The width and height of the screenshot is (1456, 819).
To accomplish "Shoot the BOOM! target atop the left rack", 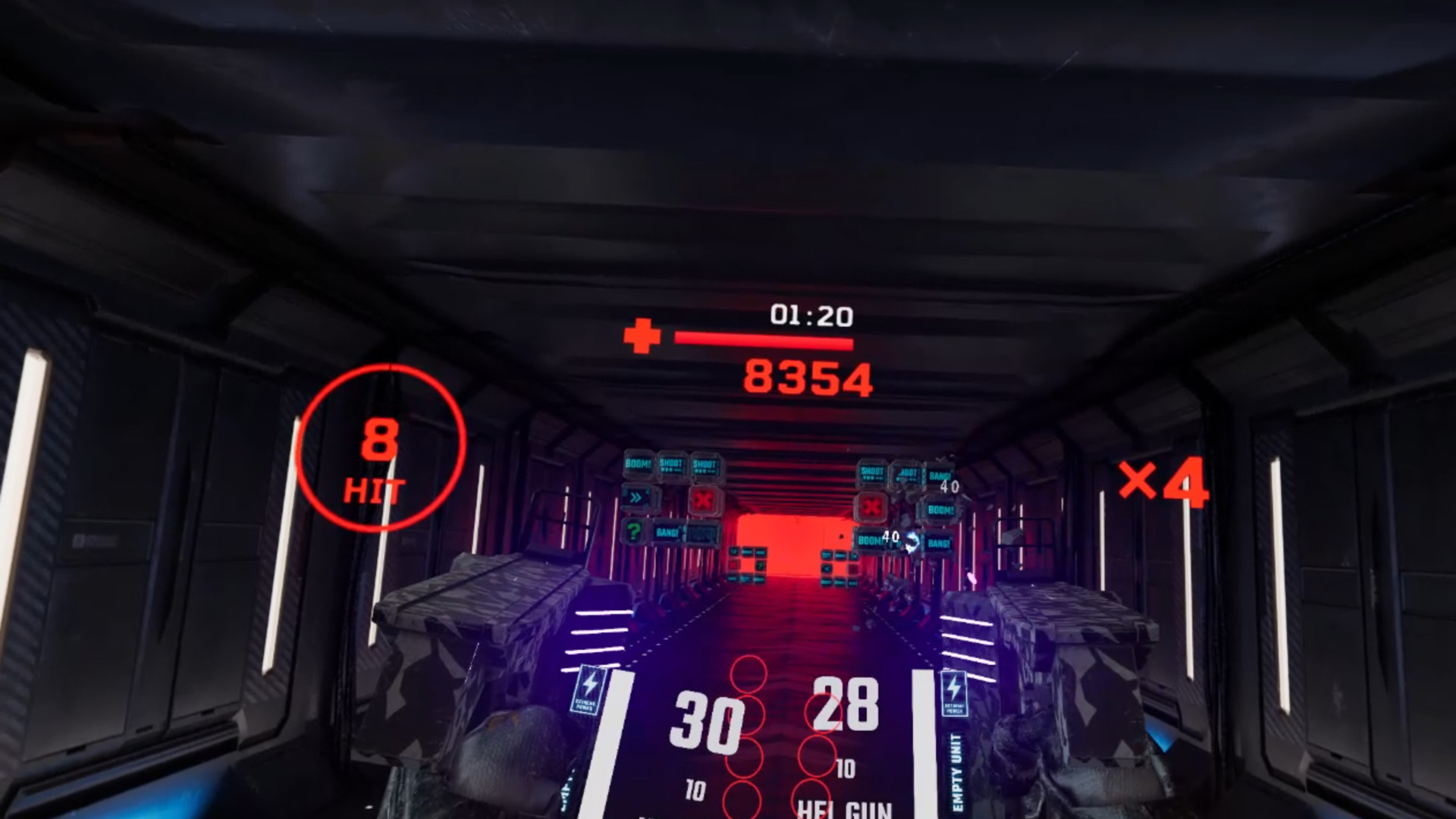I will 637,464.
